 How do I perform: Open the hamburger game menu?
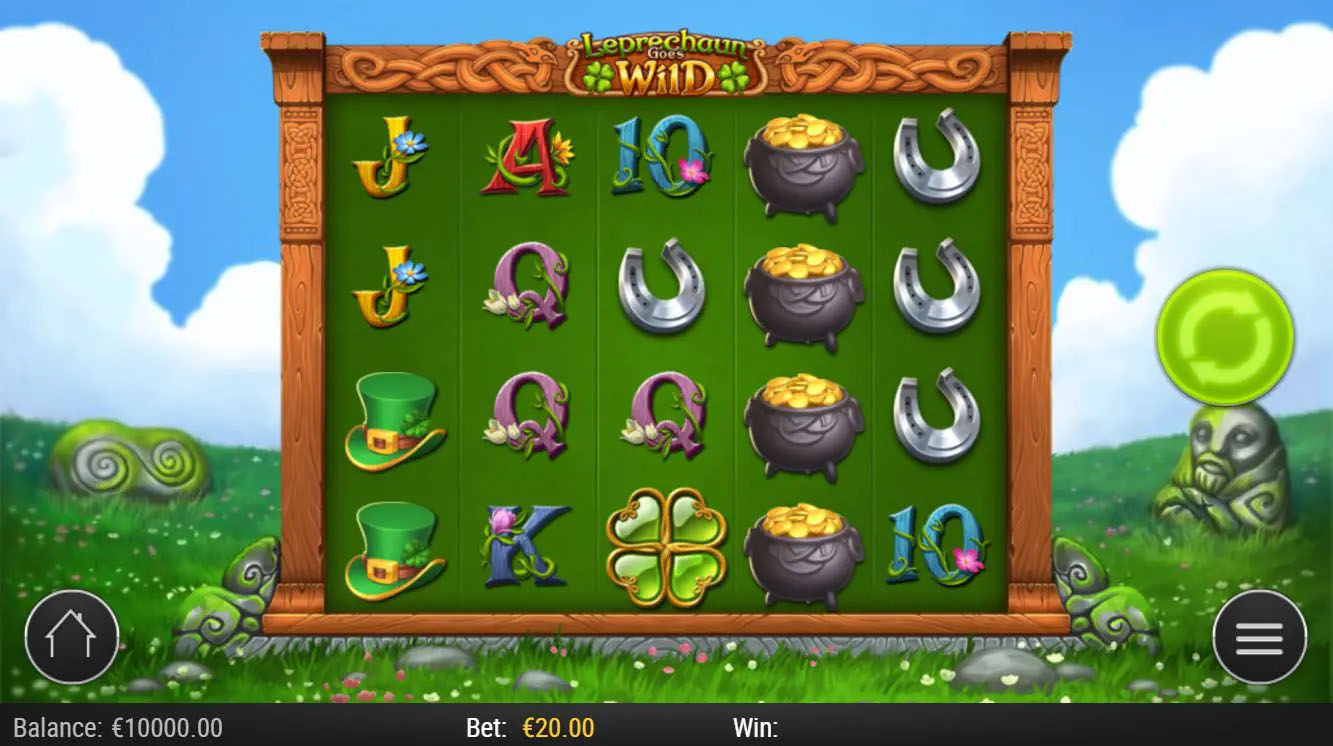[1259, 635]
